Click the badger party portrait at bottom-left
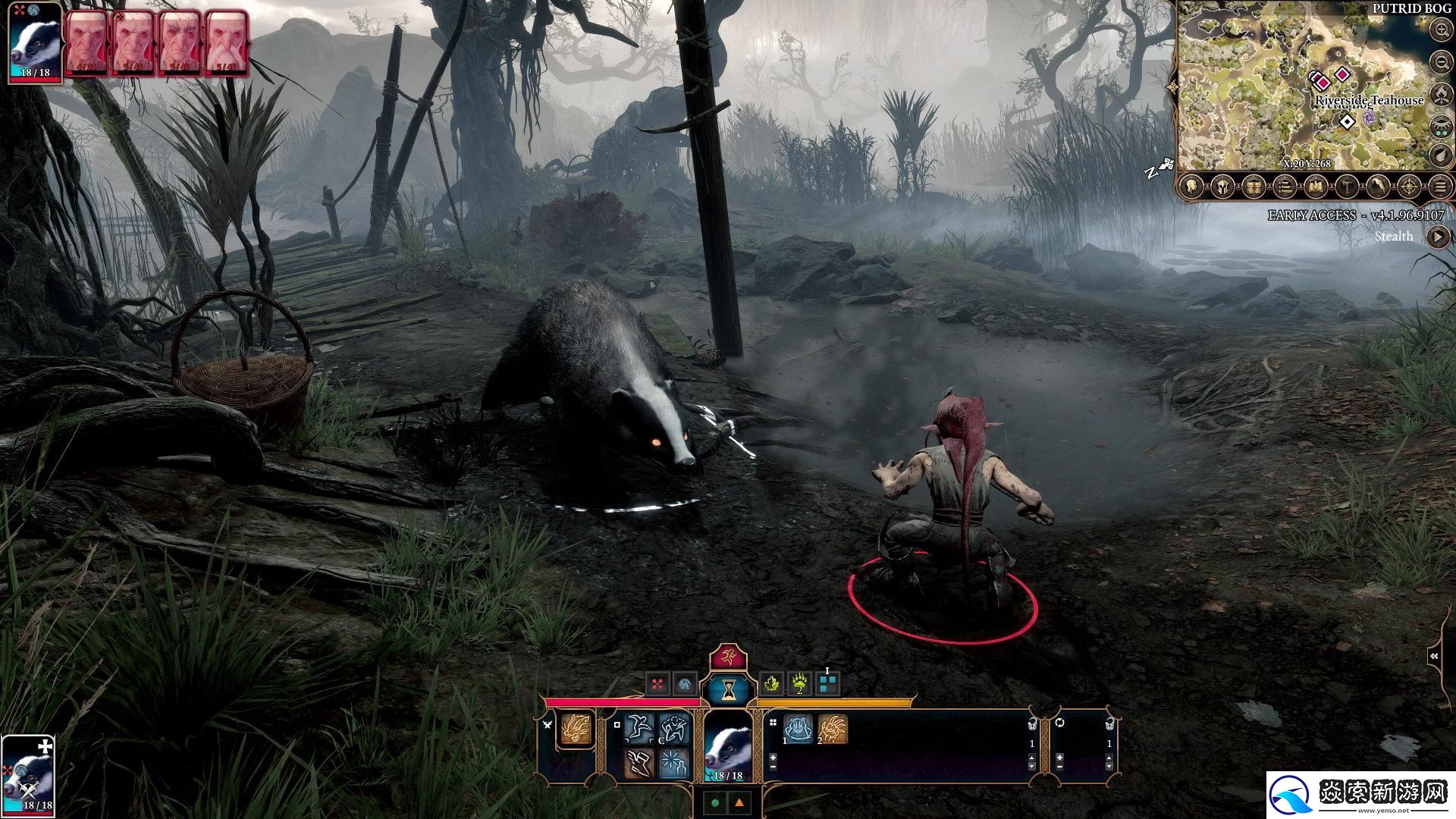1456x819 pixels. pos(28,775)
